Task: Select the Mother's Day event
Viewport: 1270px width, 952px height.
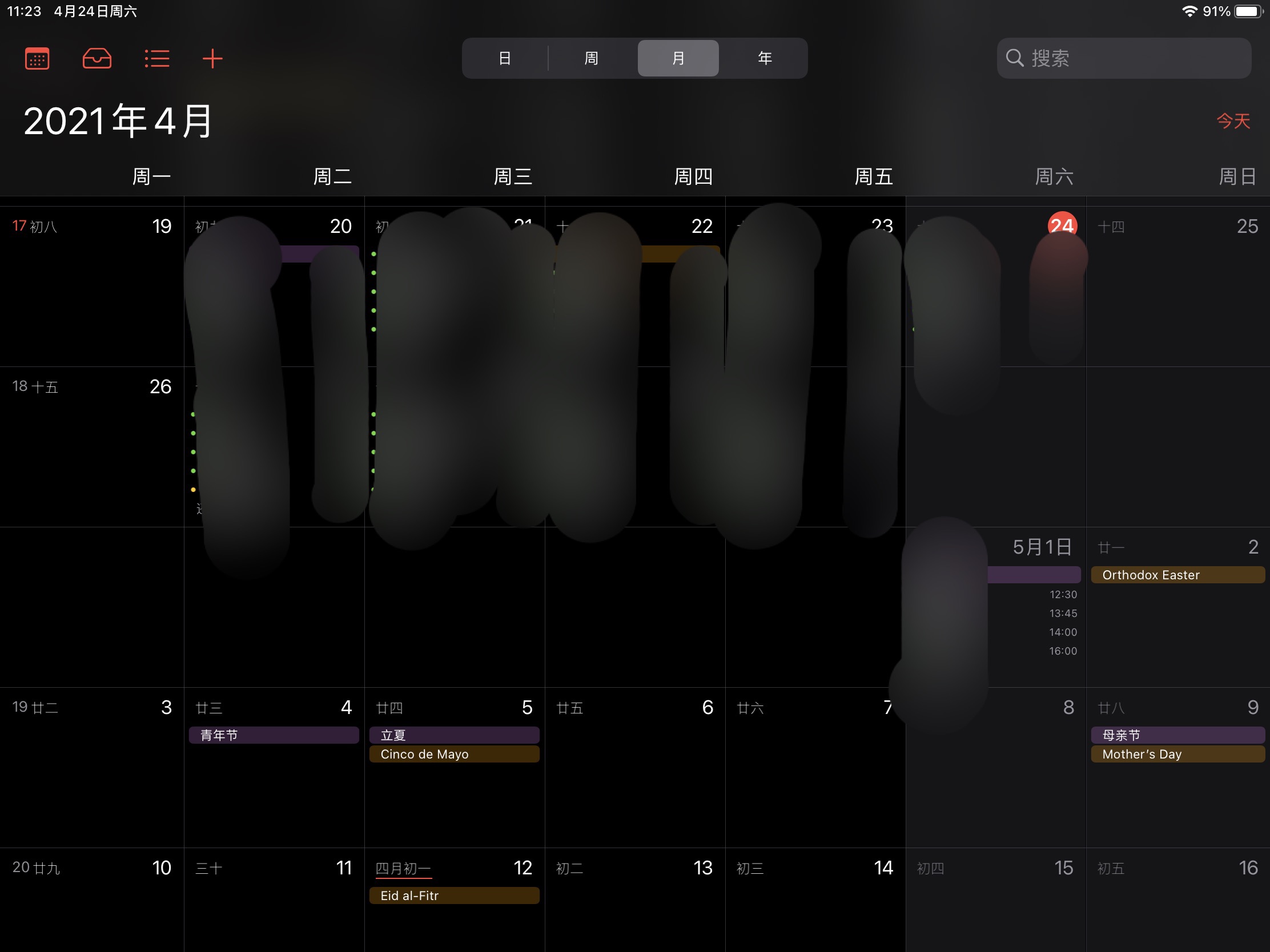Action: click(1177, 754)
